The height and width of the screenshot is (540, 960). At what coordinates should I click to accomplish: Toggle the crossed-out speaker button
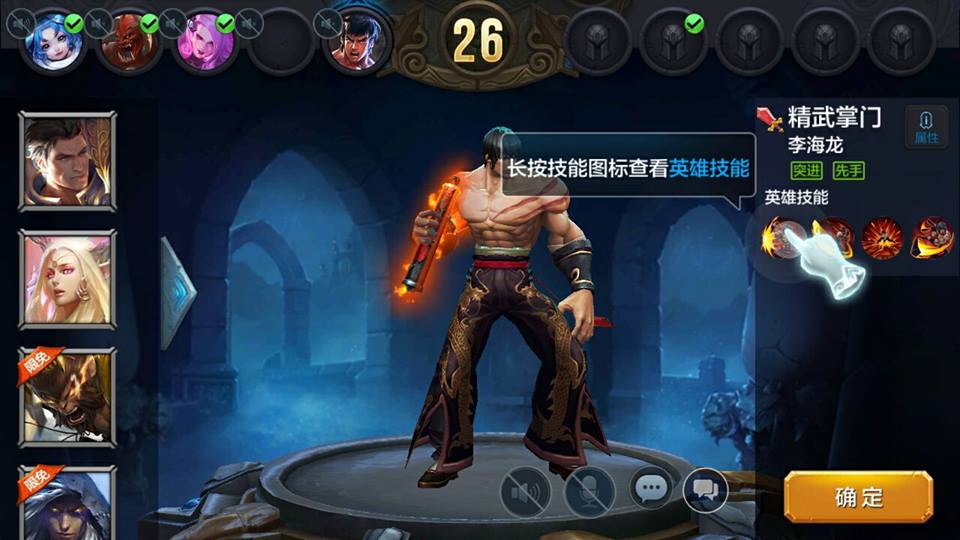point(525,492)
